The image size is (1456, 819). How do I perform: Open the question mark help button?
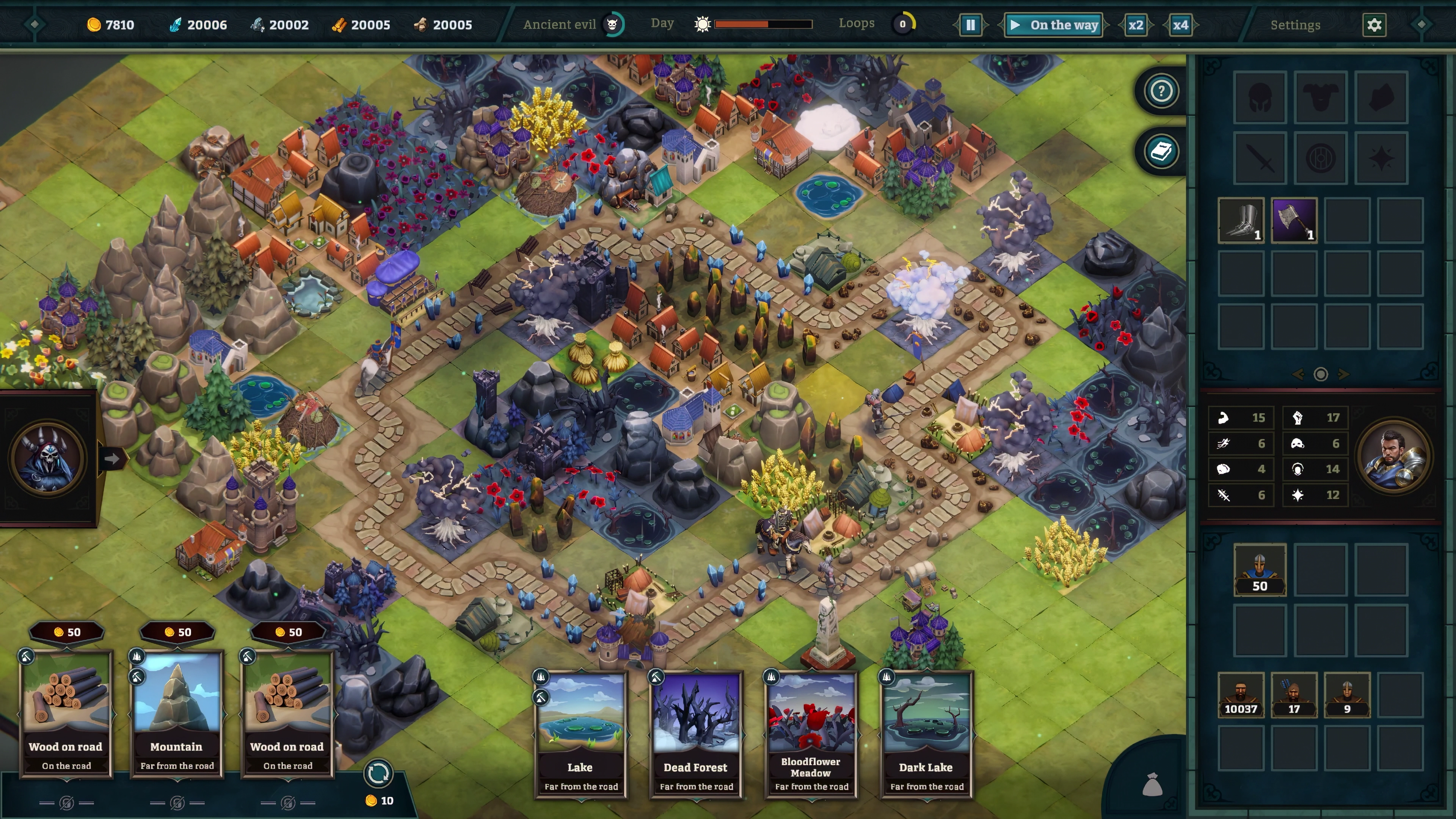(1161, 91)
